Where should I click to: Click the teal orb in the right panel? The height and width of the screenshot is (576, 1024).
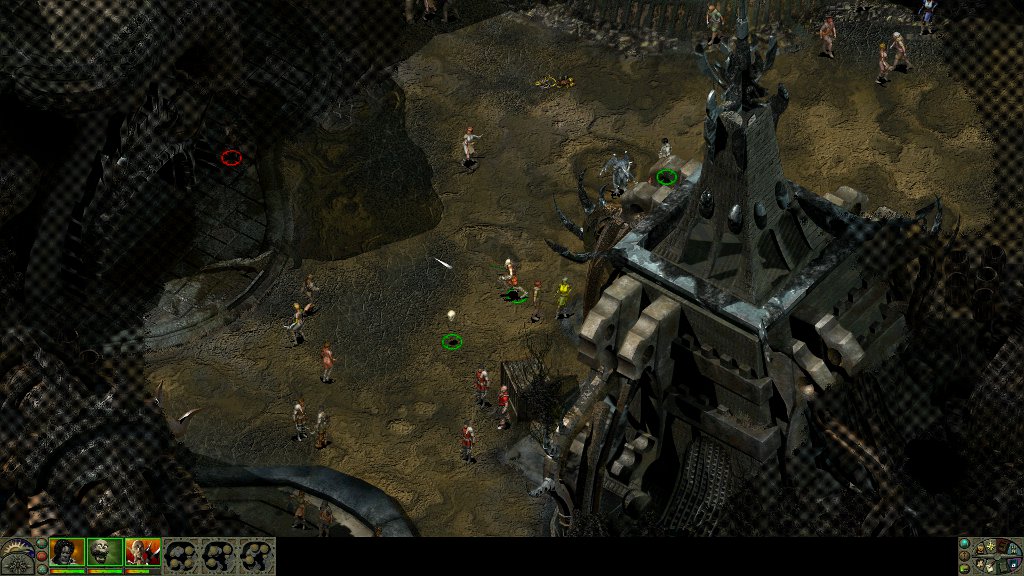964,543
